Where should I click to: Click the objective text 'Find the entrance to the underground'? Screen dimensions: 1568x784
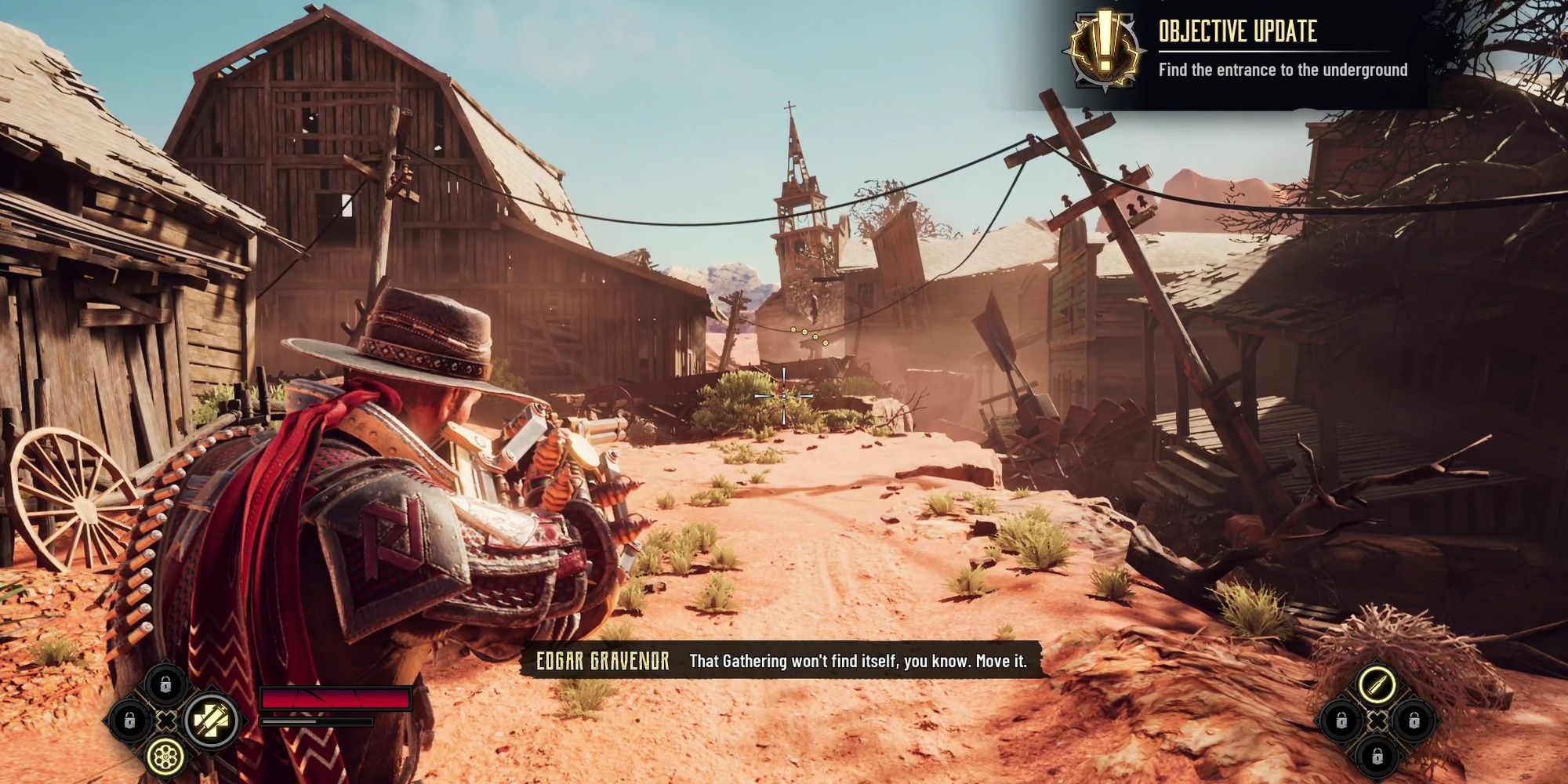point(1283,70)
